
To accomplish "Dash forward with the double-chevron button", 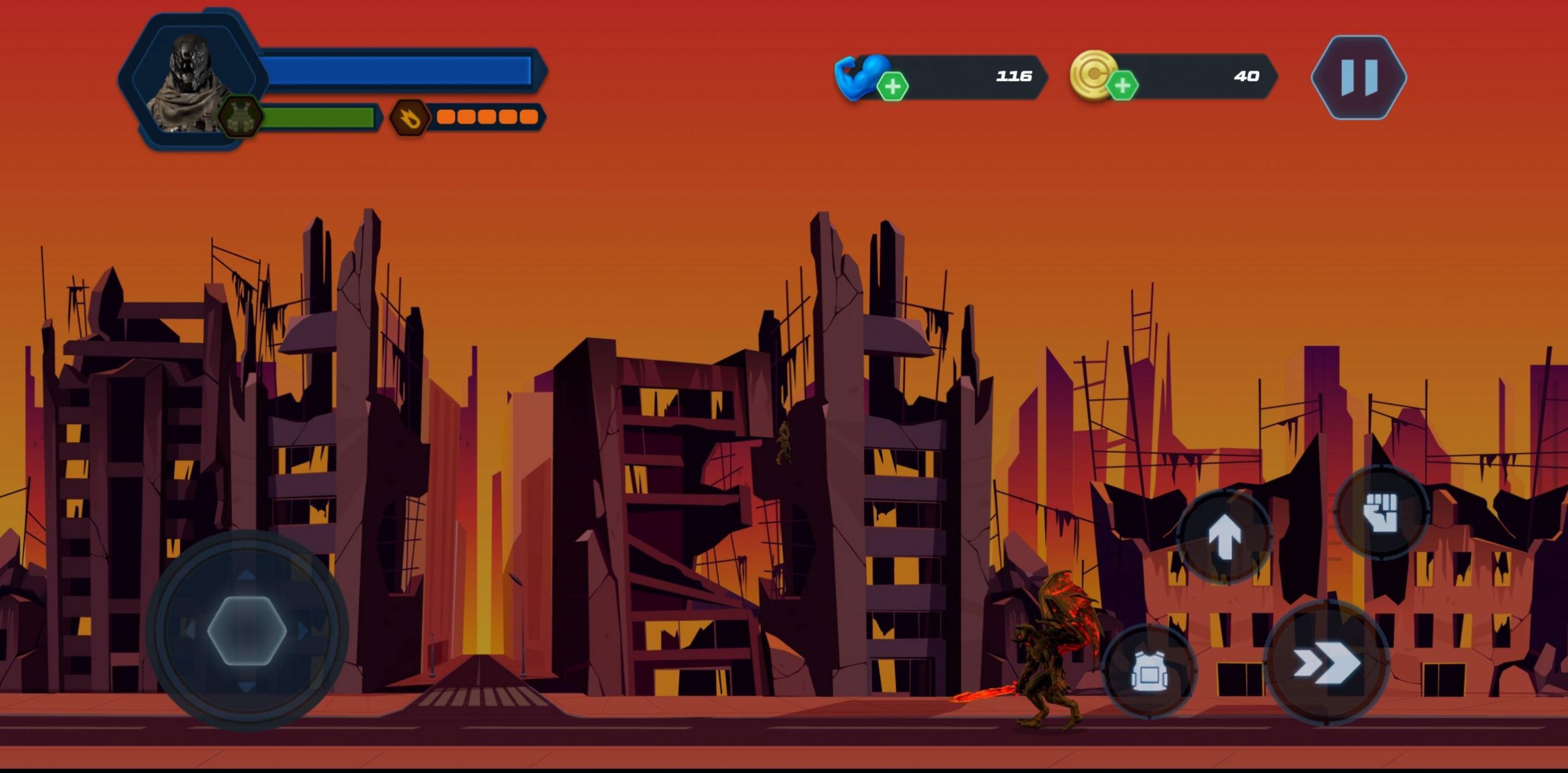I will pyautogui.click(x=1326, y=662).
